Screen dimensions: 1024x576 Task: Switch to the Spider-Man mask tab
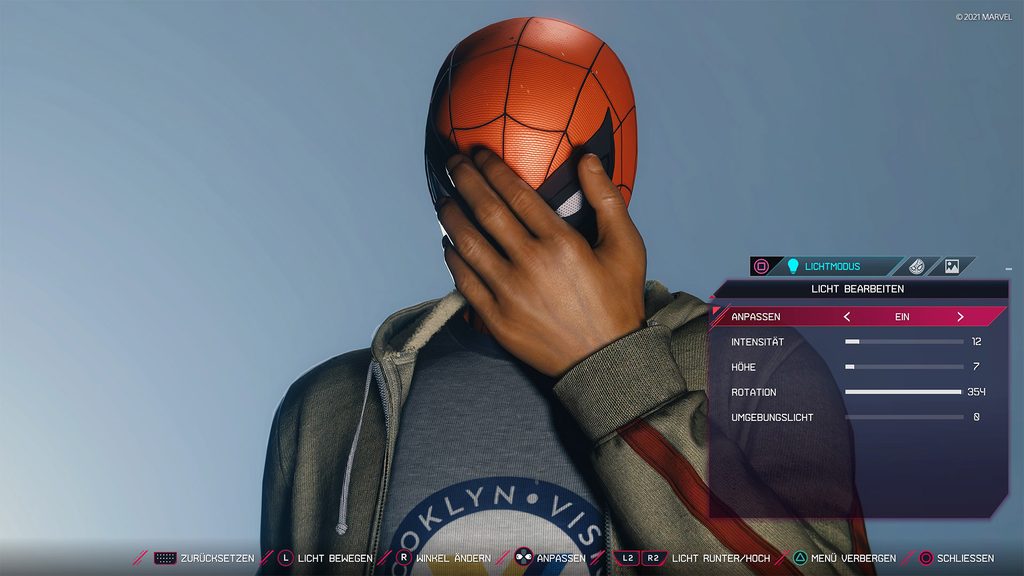tap(916, 266)
